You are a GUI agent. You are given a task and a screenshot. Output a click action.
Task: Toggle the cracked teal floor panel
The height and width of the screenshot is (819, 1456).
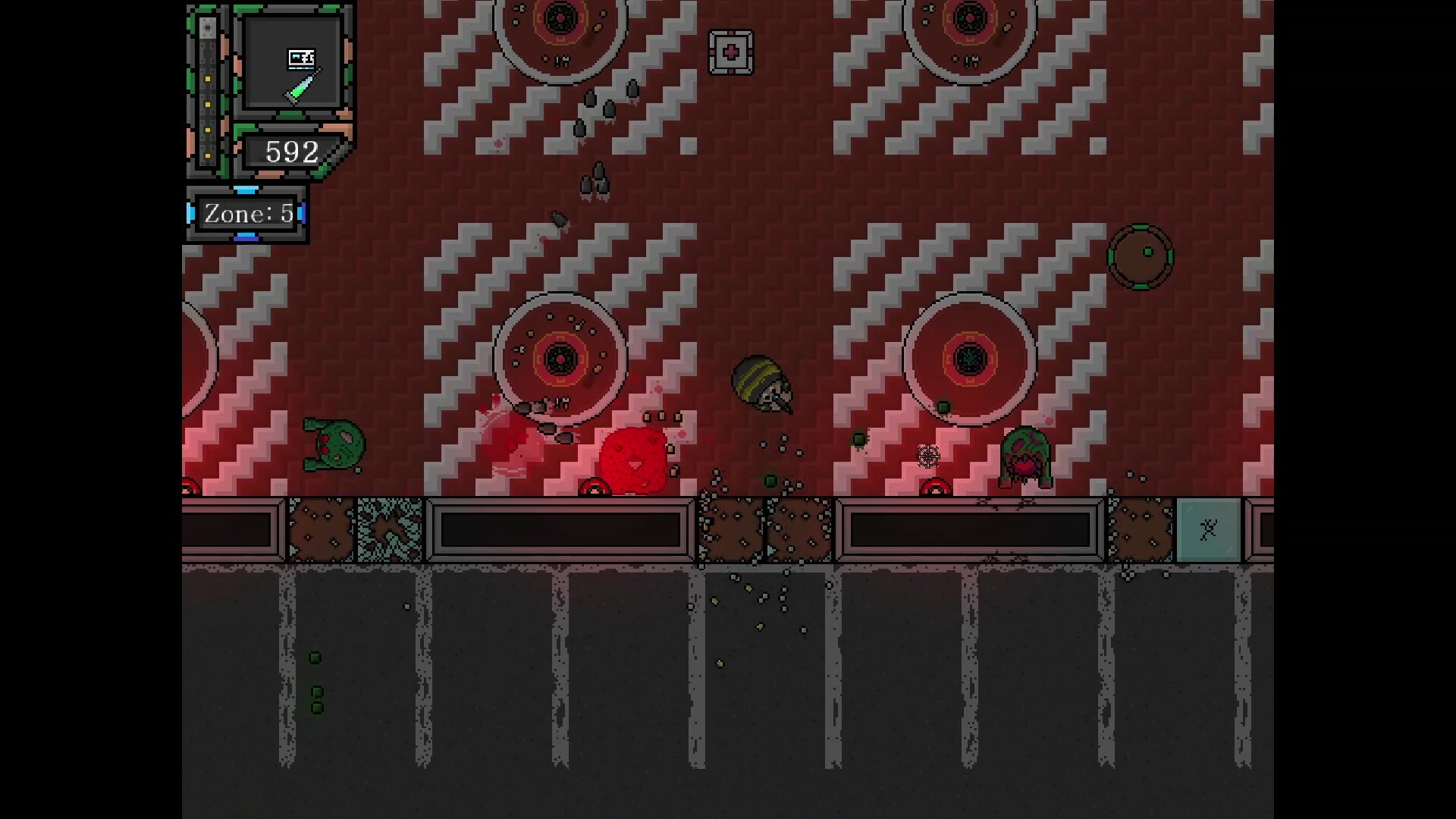click(388, 529)
